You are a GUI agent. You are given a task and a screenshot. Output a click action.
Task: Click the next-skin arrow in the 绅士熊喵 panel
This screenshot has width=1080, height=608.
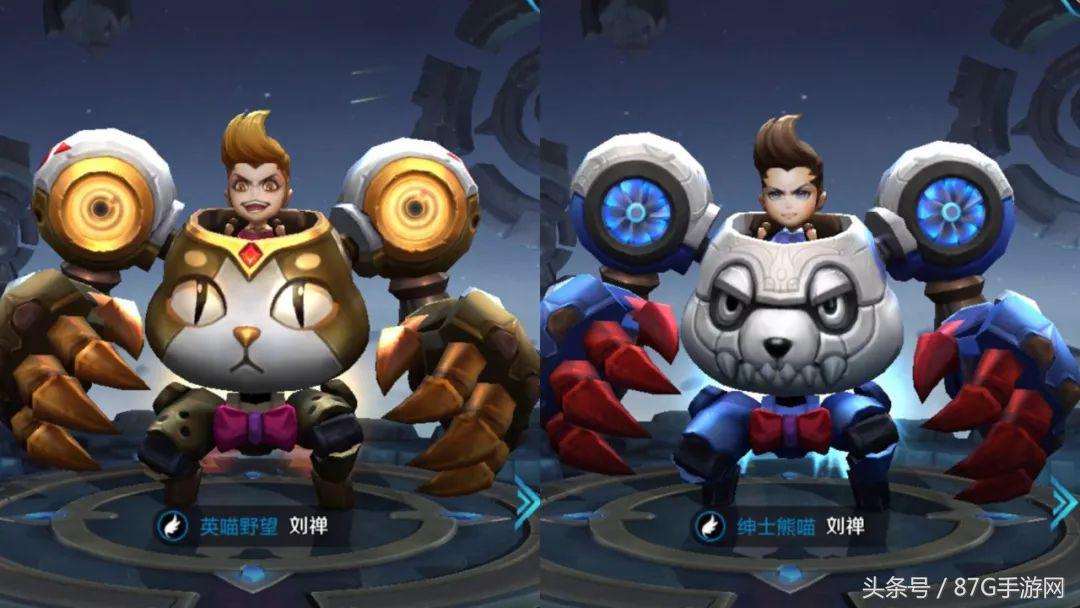point(1064,502)
